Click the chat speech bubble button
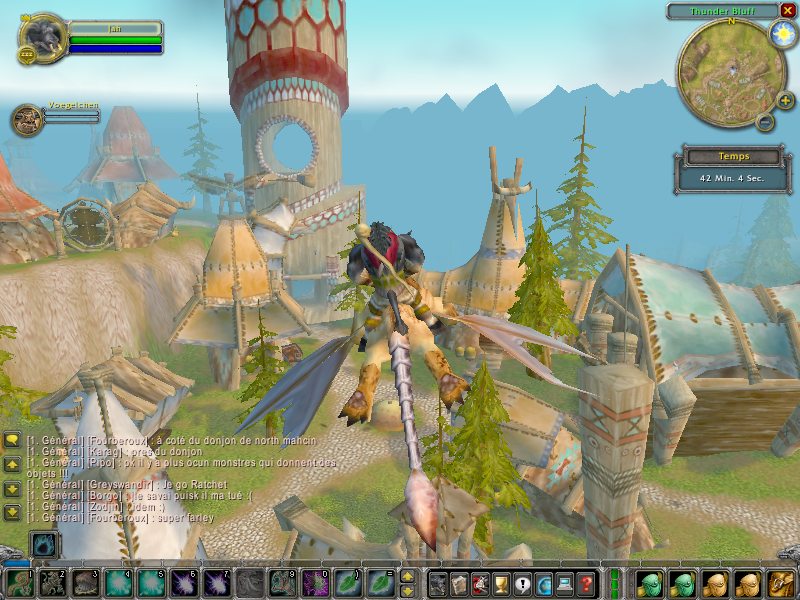Image resolution: width=800 pixels, height=600 pixels. tap(12, 440)
